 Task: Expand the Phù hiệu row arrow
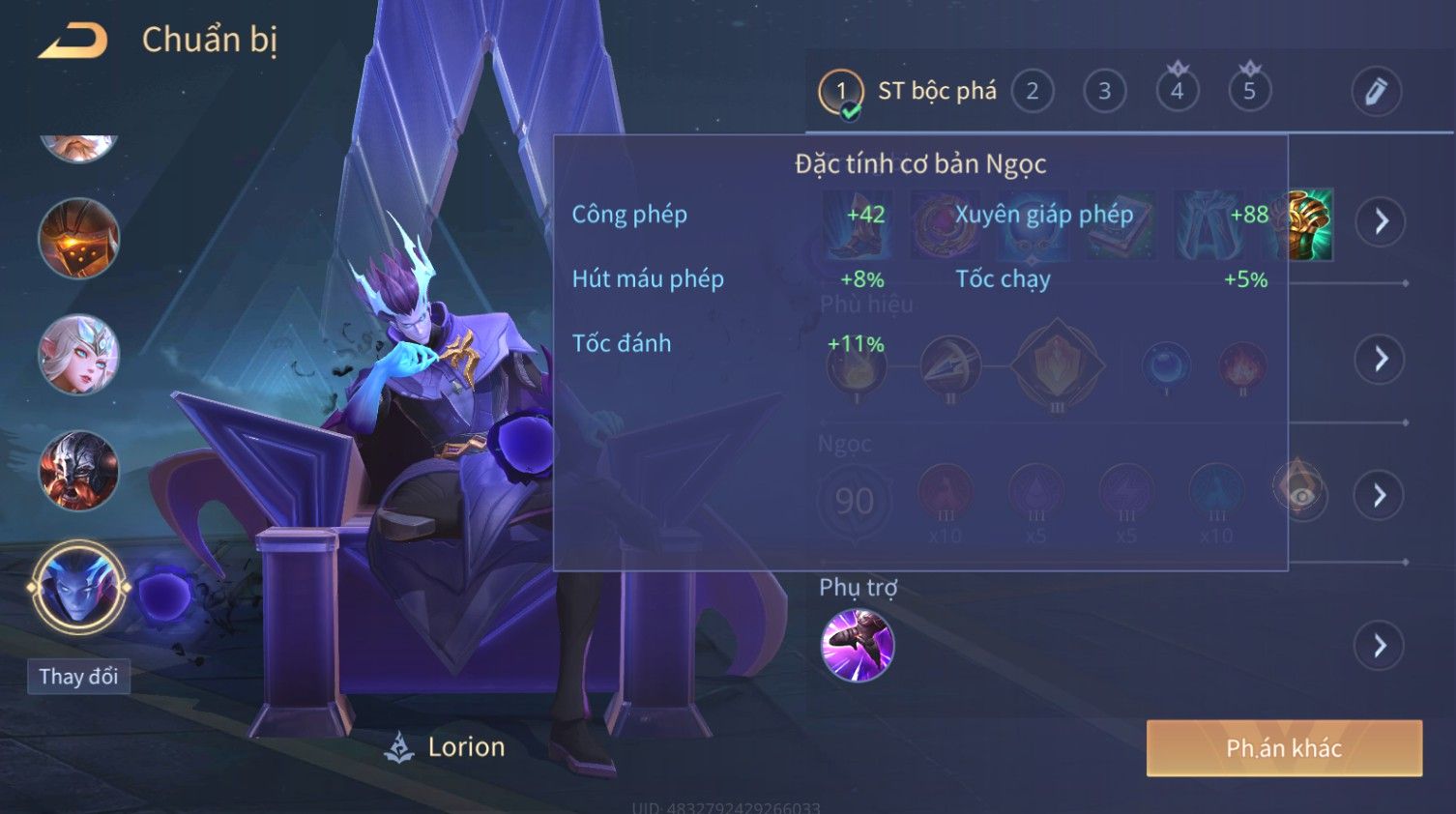click(x=1380, y=359)
